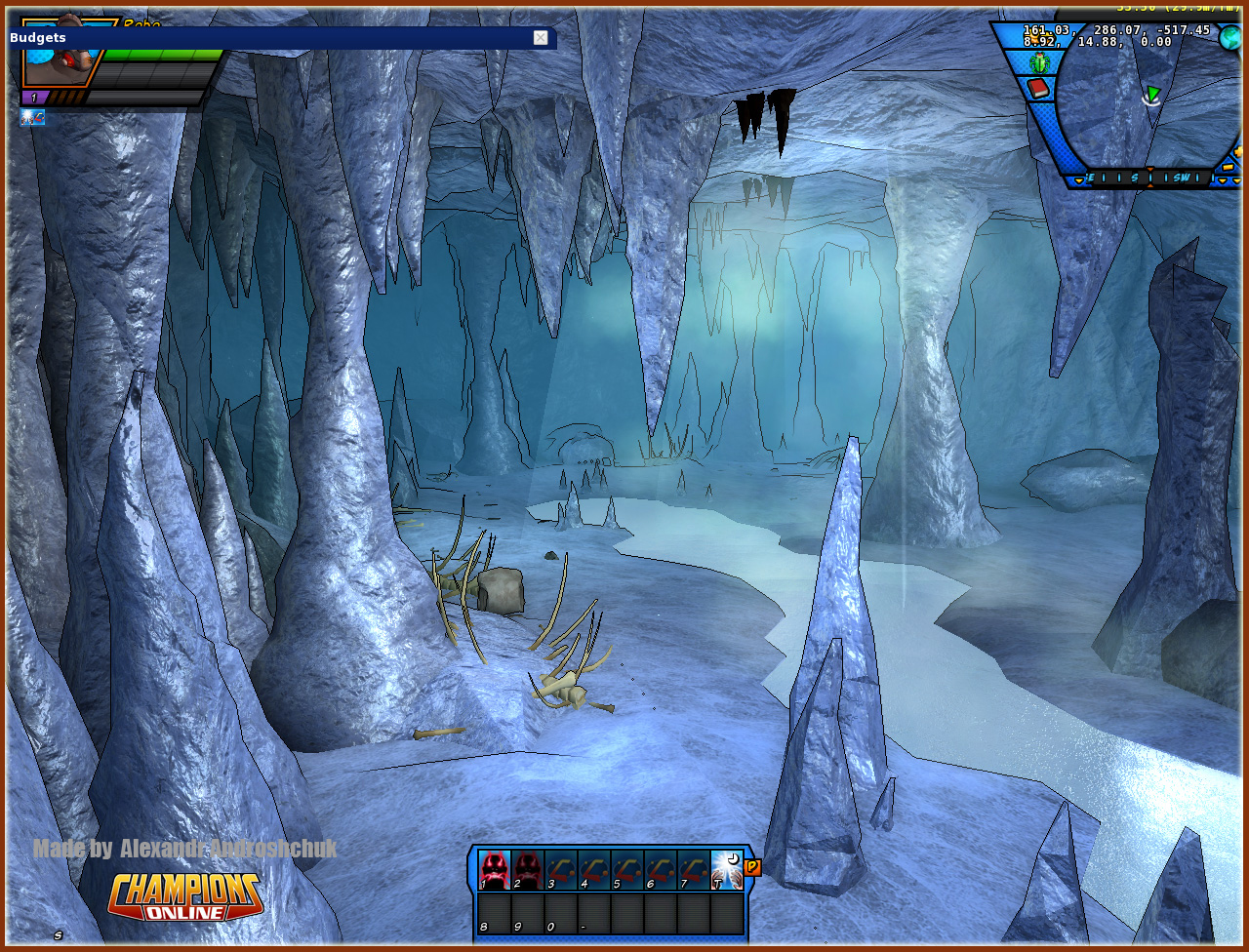
Task: Open the green beetle bug report icon
Action: click(1038, 63)
